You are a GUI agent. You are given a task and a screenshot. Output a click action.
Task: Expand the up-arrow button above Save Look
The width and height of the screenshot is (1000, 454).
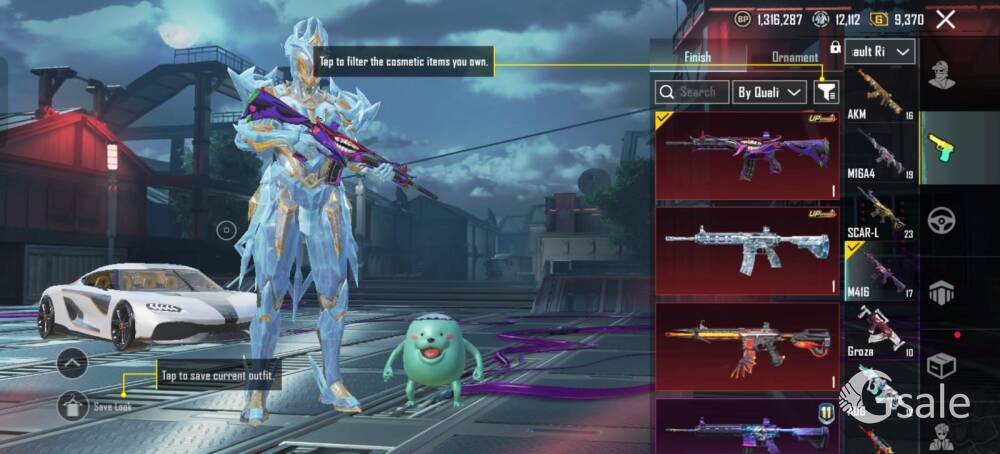tap(72, 363)
